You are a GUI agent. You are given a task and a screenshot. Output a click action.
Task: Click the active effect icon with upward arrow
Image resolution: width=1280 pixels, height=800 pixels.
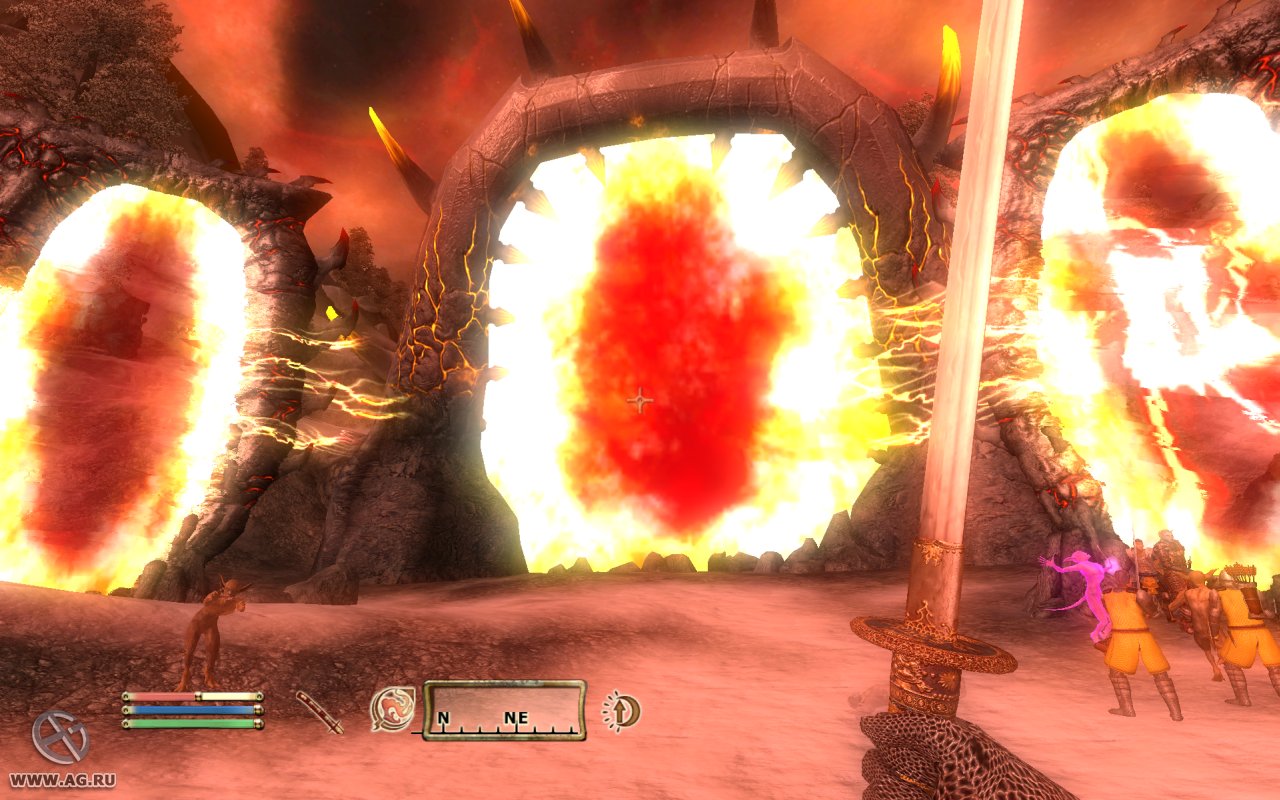tap(622, 710)
